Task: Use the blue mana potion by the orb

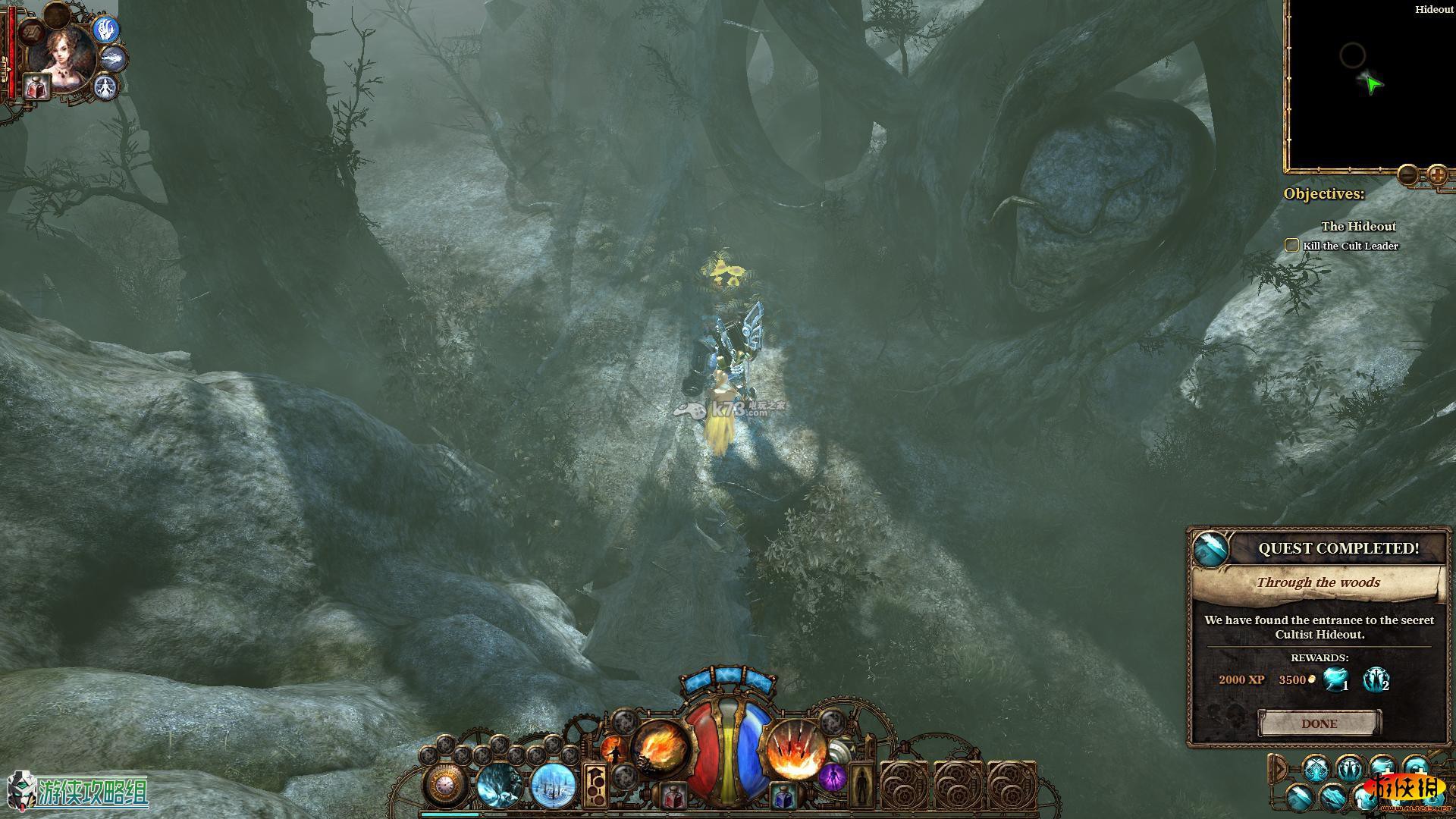Action: [783, 796]
